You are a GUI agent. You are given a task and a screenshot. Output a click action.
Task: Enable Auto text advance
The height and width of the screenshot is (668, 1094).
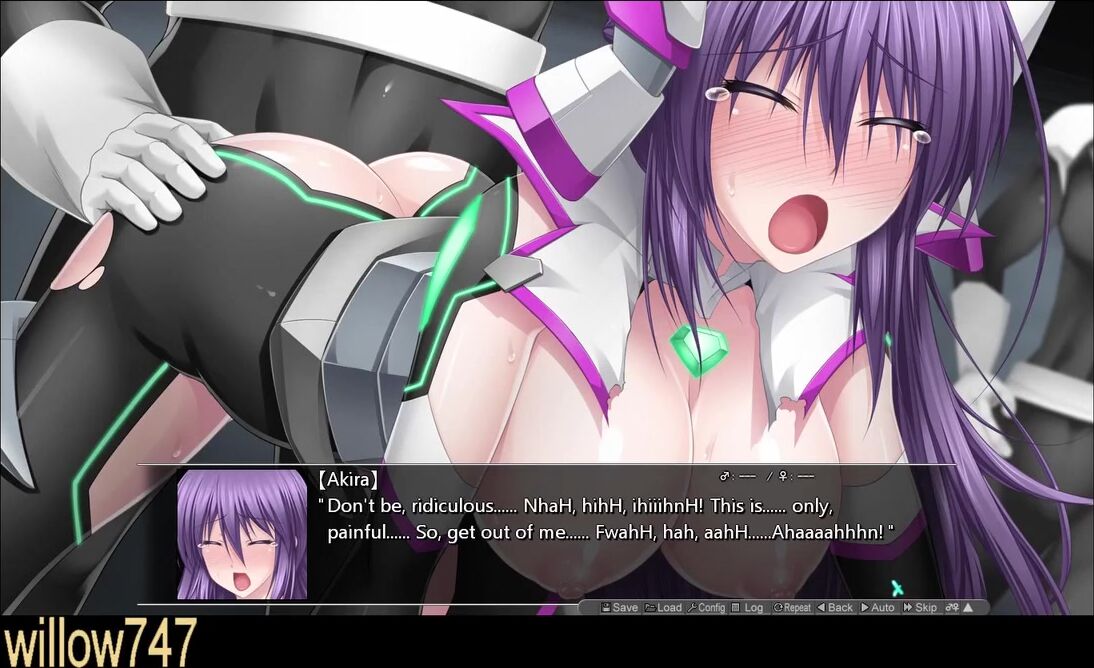click(877, 607)
